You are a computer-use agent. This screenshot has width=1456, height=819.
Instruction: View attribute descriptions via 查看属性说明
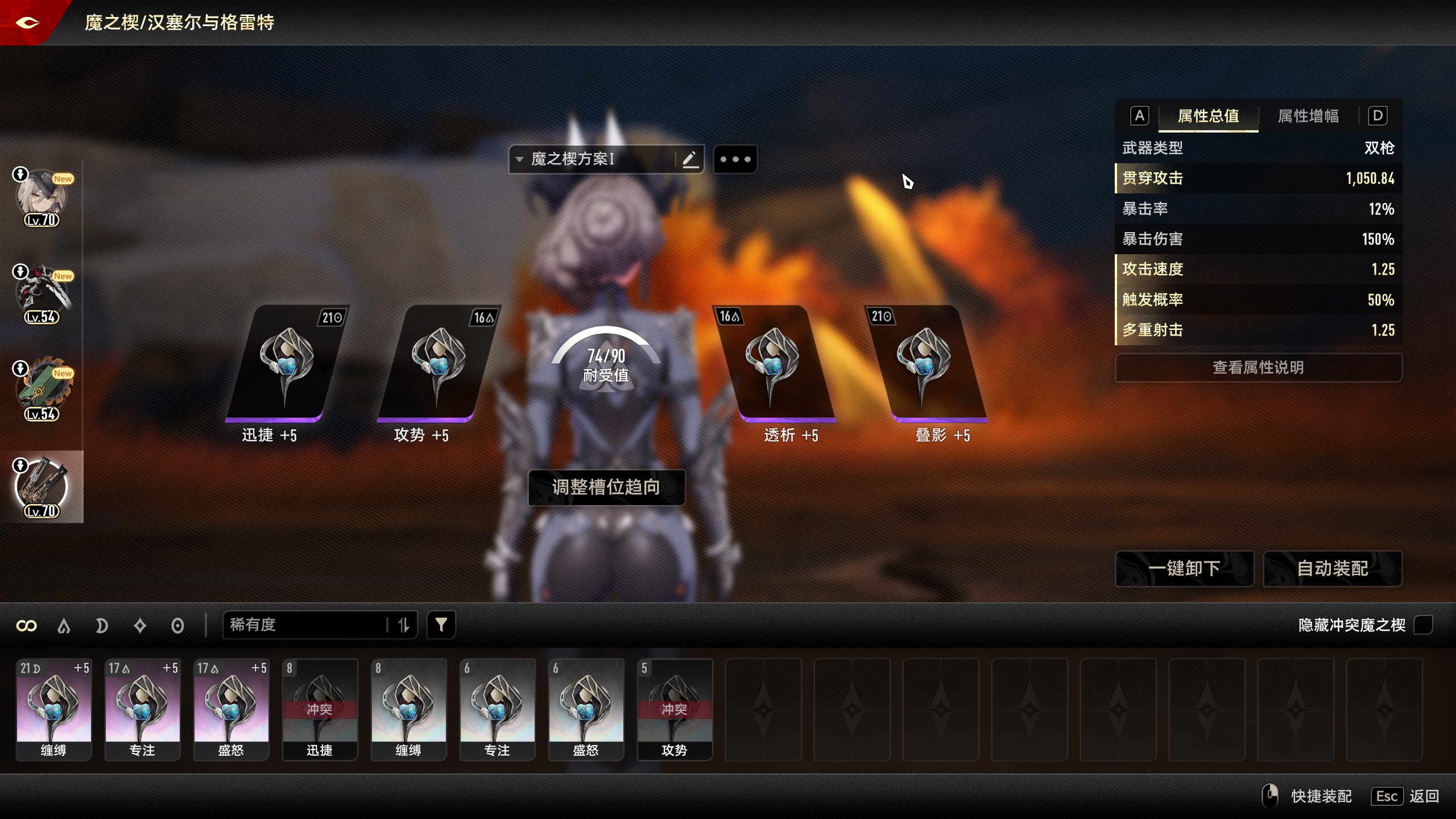[x=1258, y=367]
